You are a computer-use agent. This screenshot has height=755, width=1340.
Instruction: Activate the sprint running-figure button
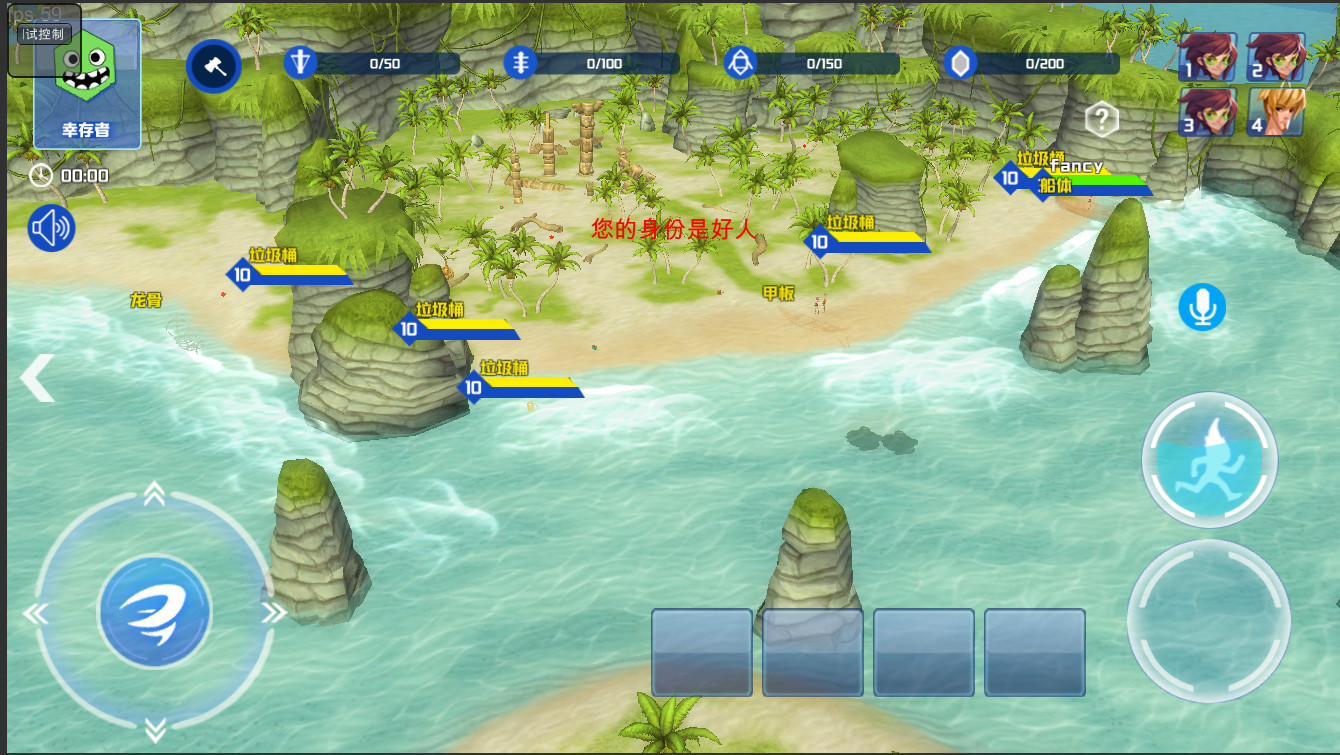tap(1209, 460)
